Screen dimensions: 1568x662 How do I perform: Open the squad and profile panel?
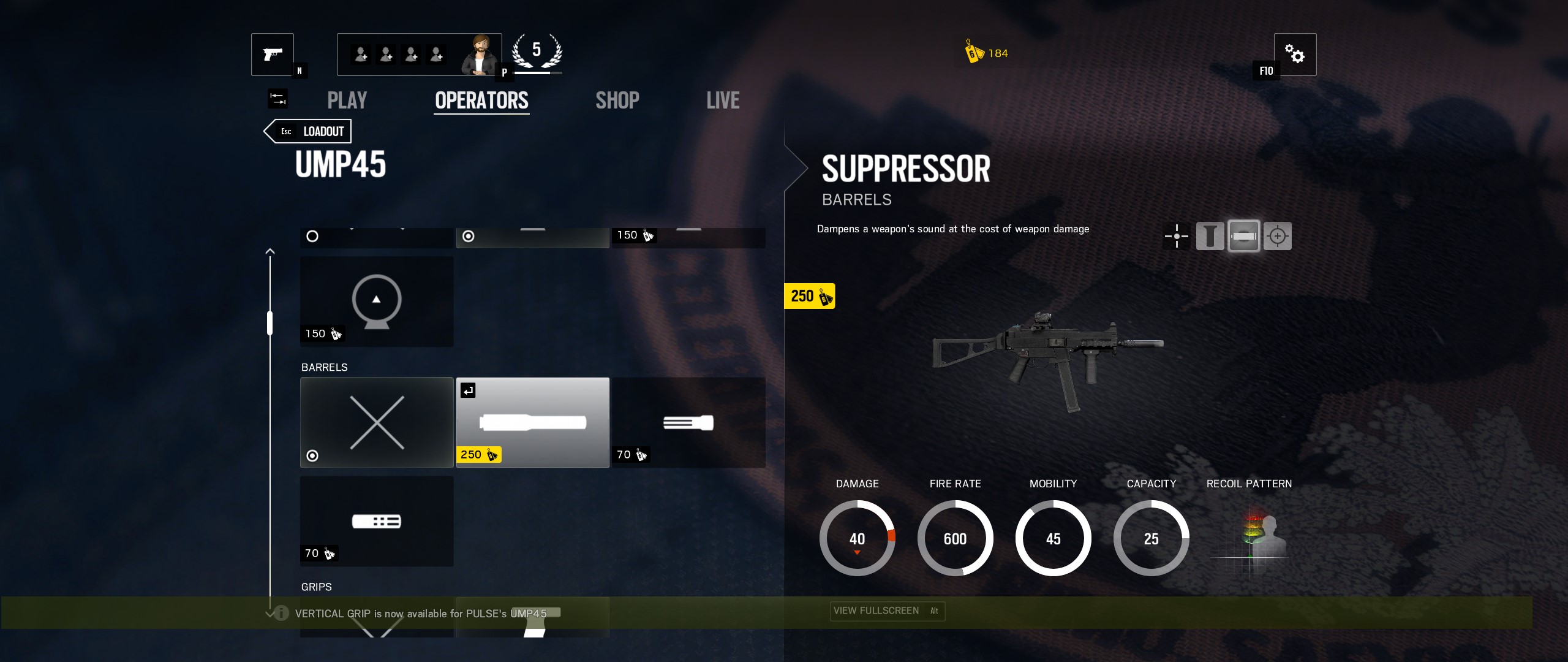click(x=419, y=55)
